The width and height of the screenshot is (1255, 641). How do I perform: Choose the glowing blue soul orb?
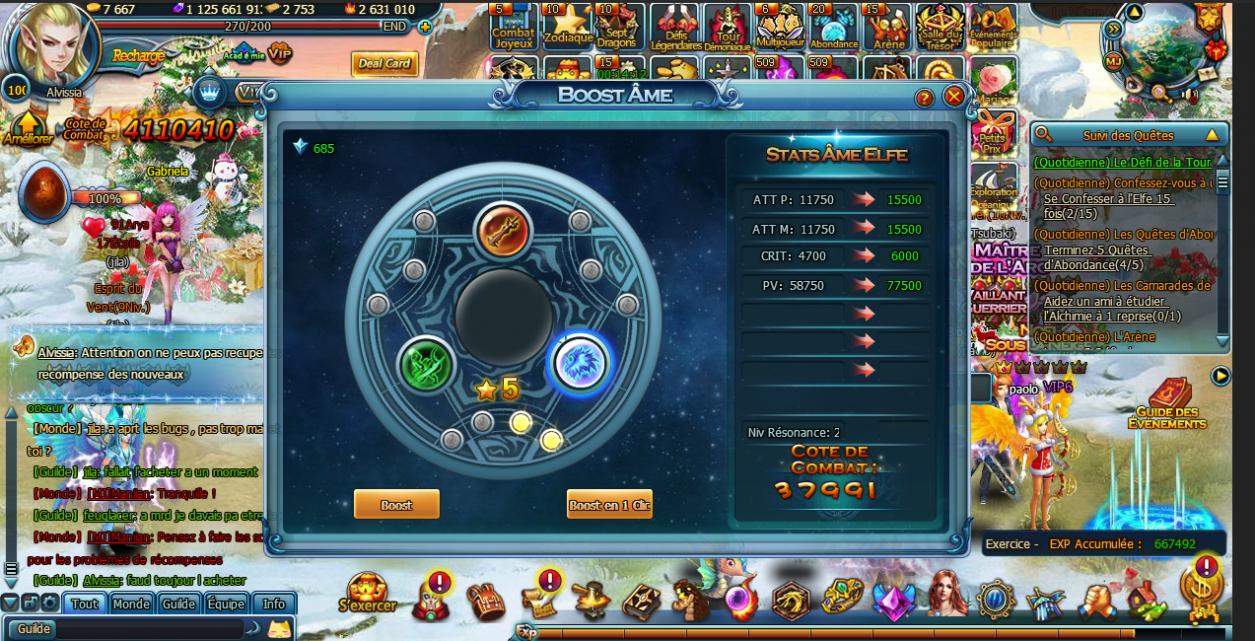[x=582, y=364]
